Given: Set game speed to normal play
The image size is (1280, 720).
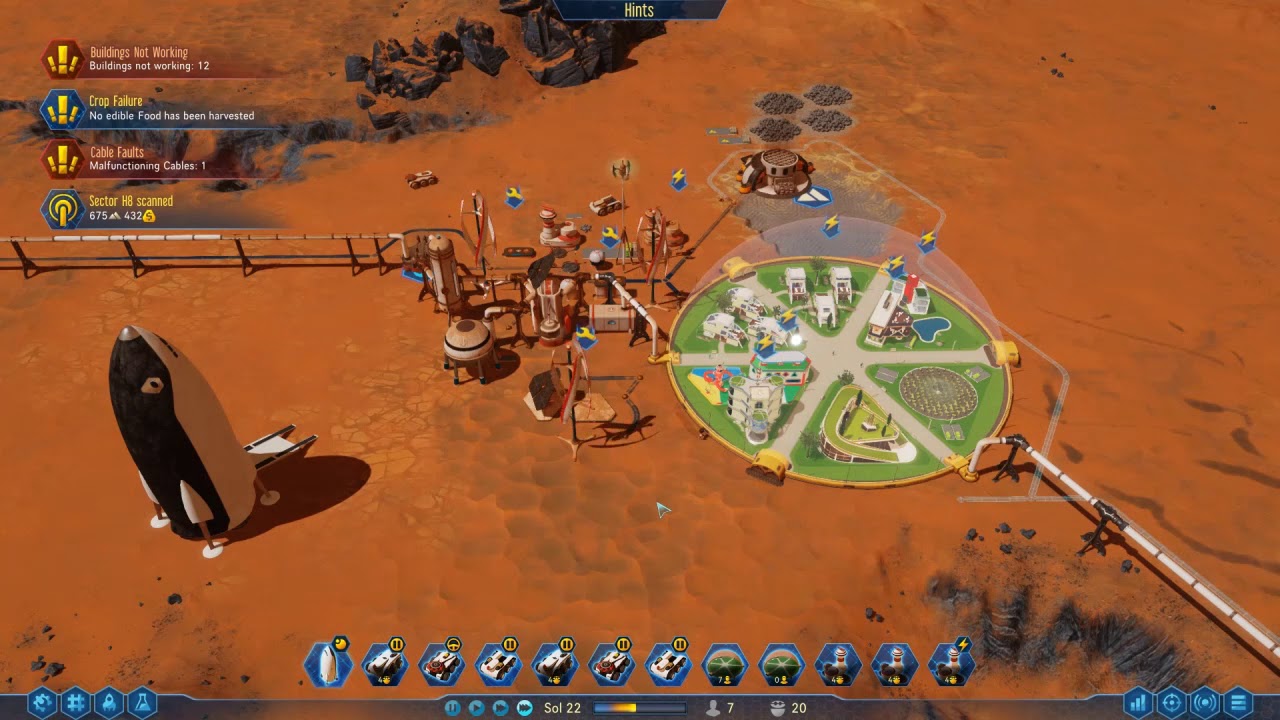Looking at the screenshot, I should click(x=477, y=708).
